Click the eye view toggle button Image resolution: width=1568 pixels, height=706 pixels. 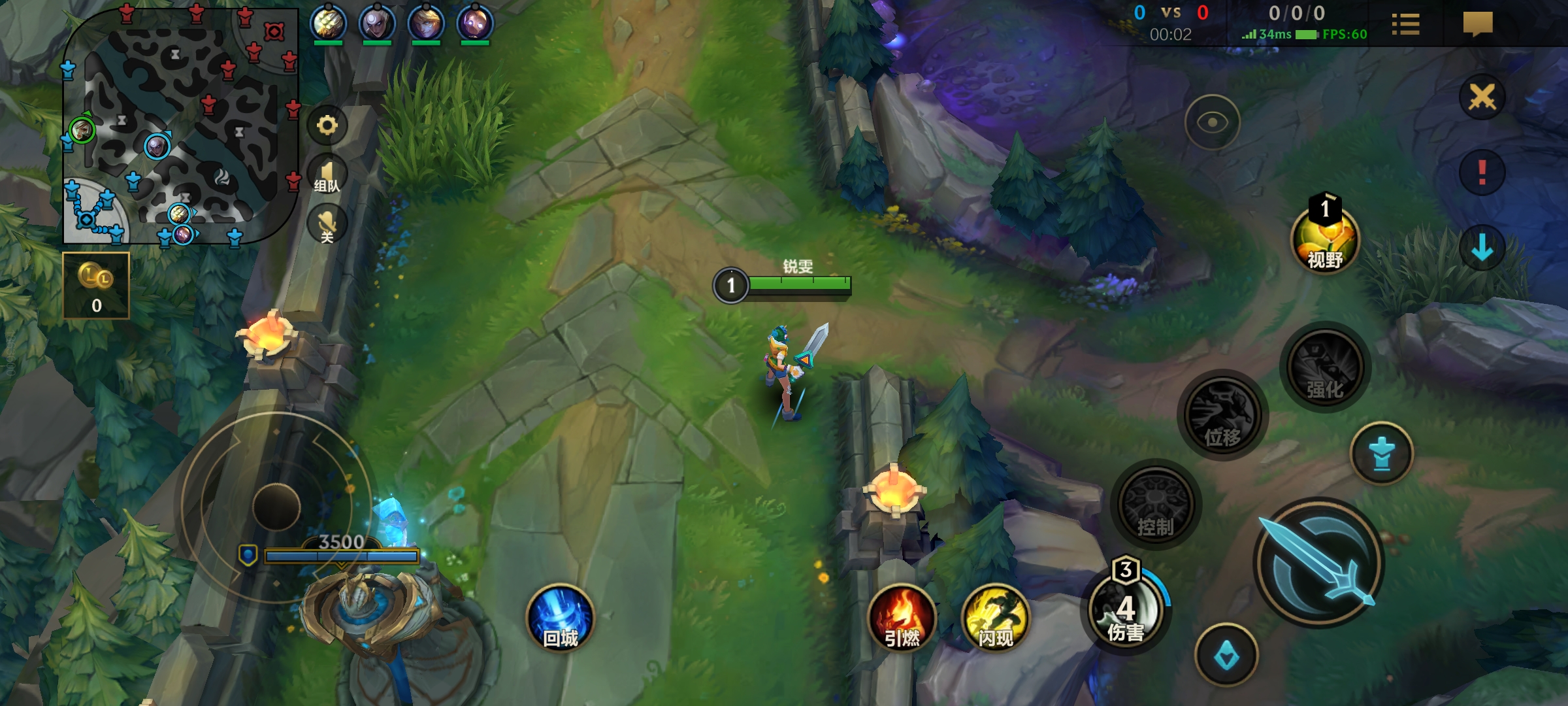click(1212, 122)
